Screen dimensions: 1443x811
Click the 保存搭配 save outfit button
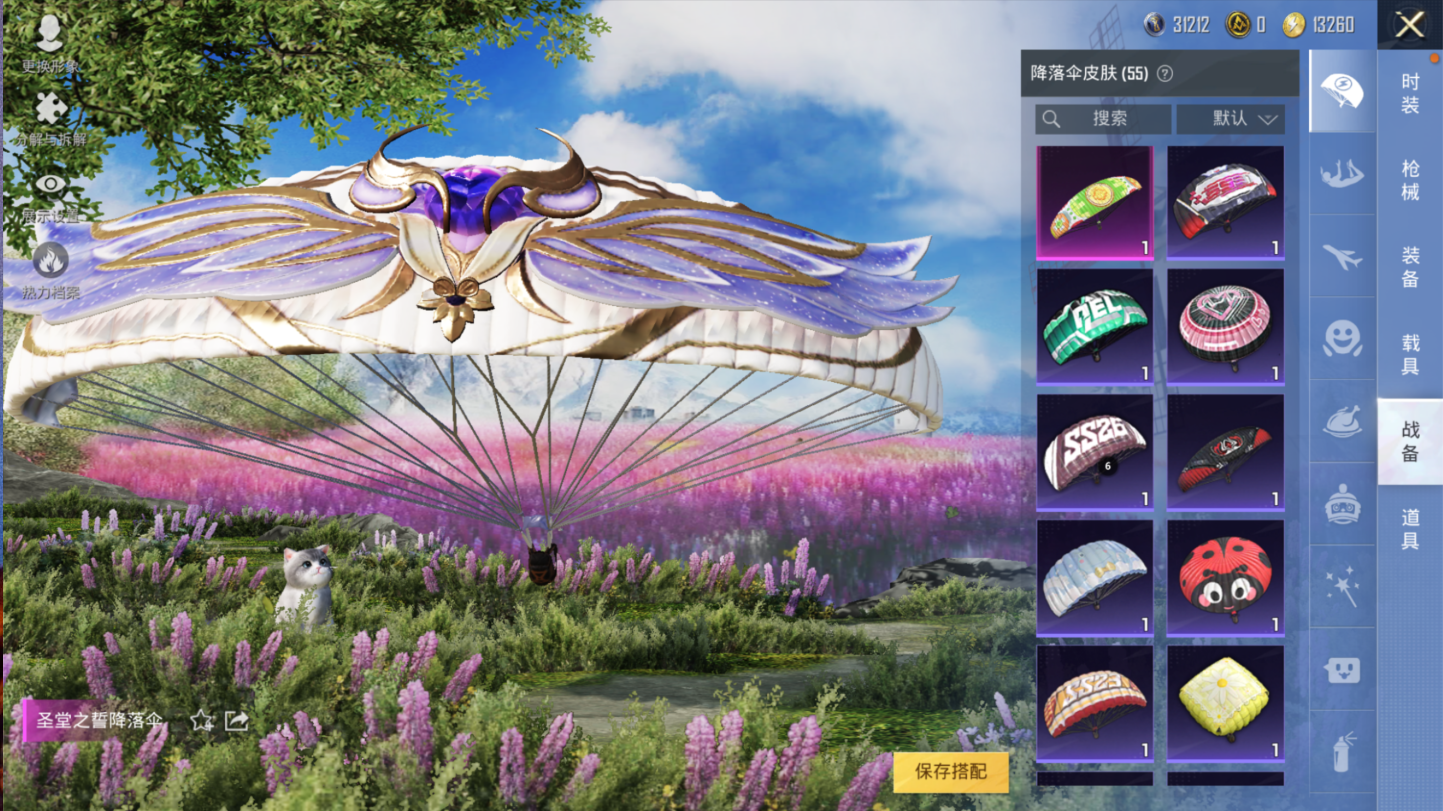click(950, 771)
